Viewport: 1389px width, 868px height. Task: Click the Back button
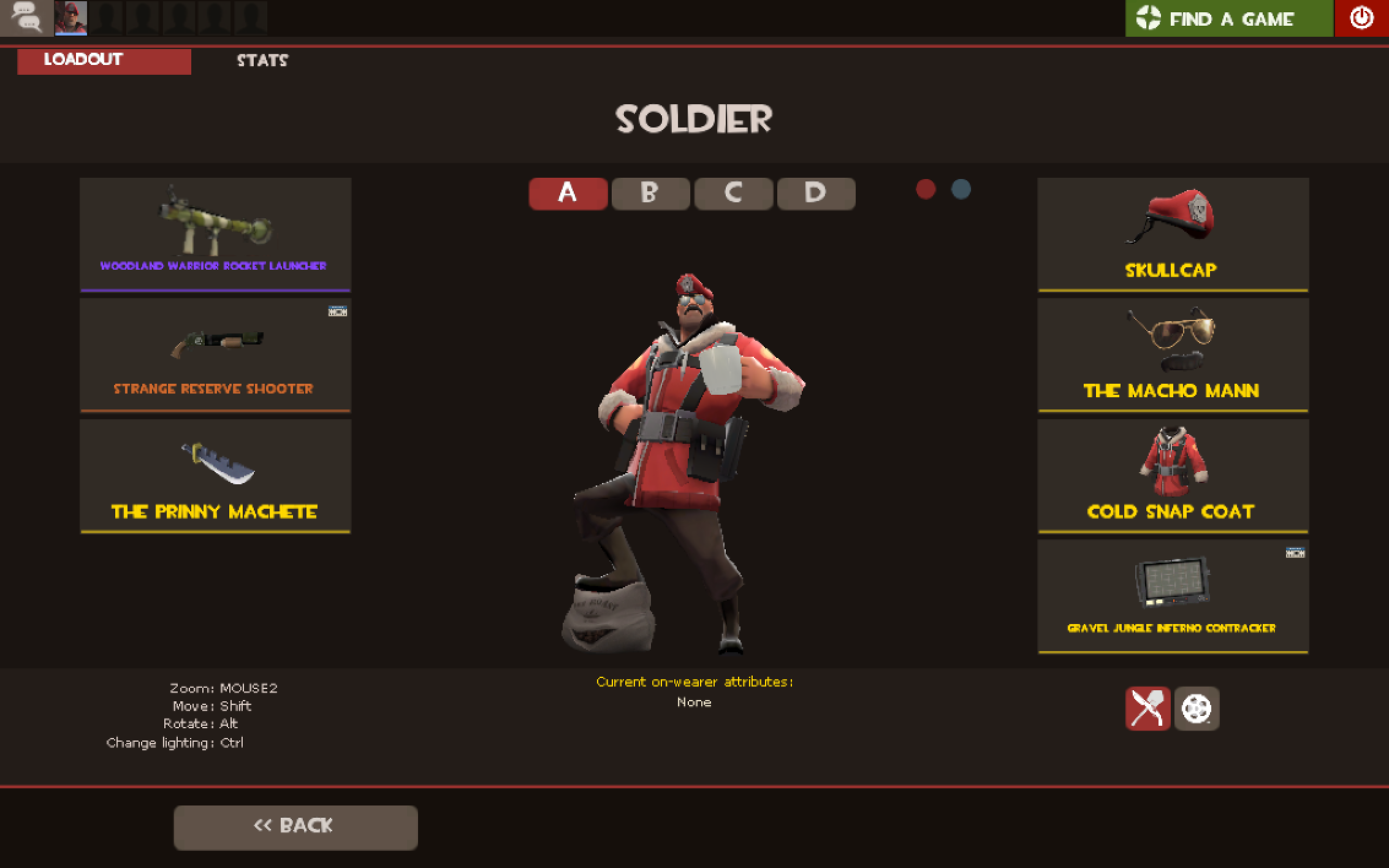pyautogui.click(x=295, y=826)
